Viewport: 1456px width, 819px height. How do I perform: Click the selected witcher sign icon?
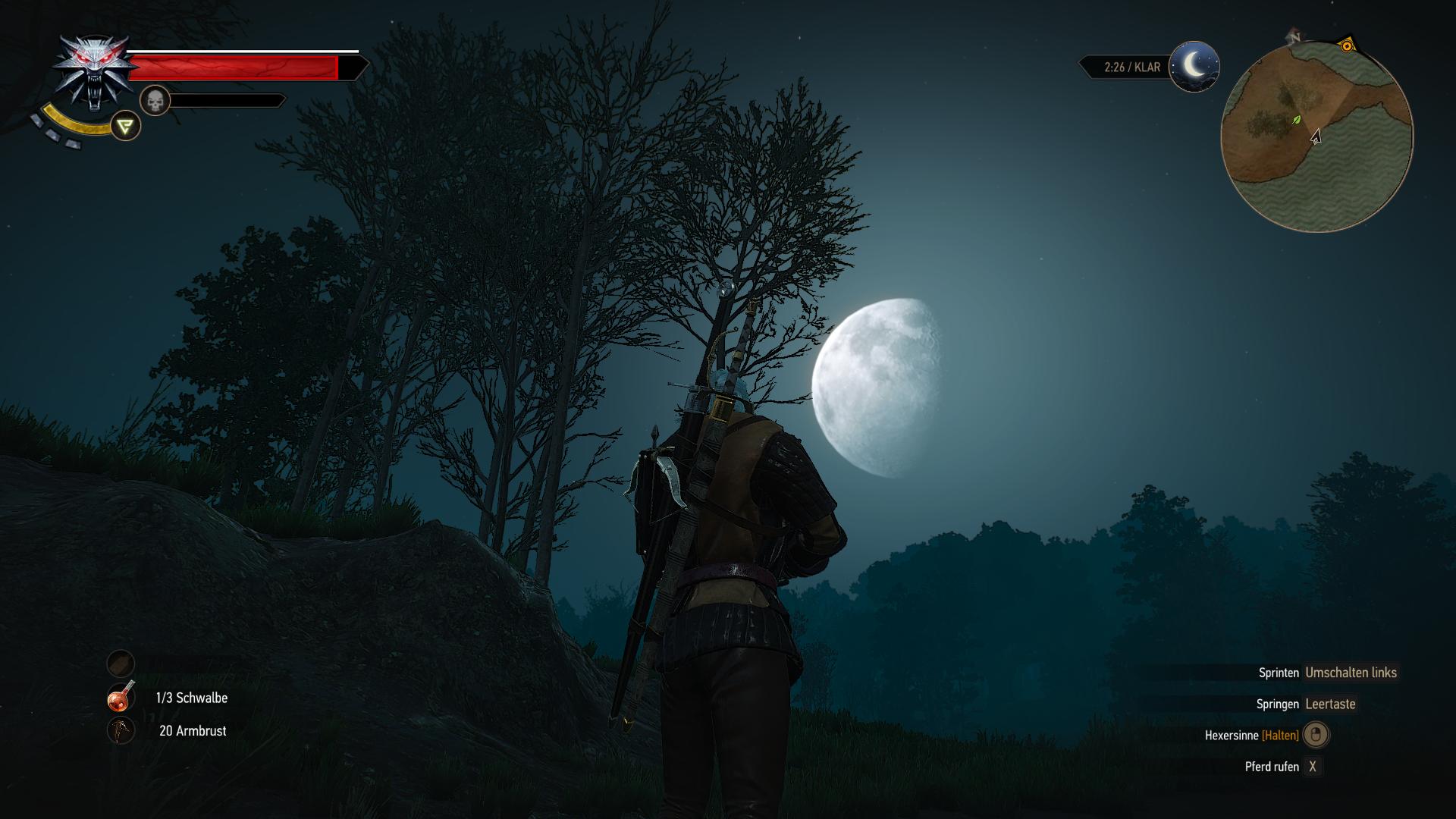click(126, 126)
